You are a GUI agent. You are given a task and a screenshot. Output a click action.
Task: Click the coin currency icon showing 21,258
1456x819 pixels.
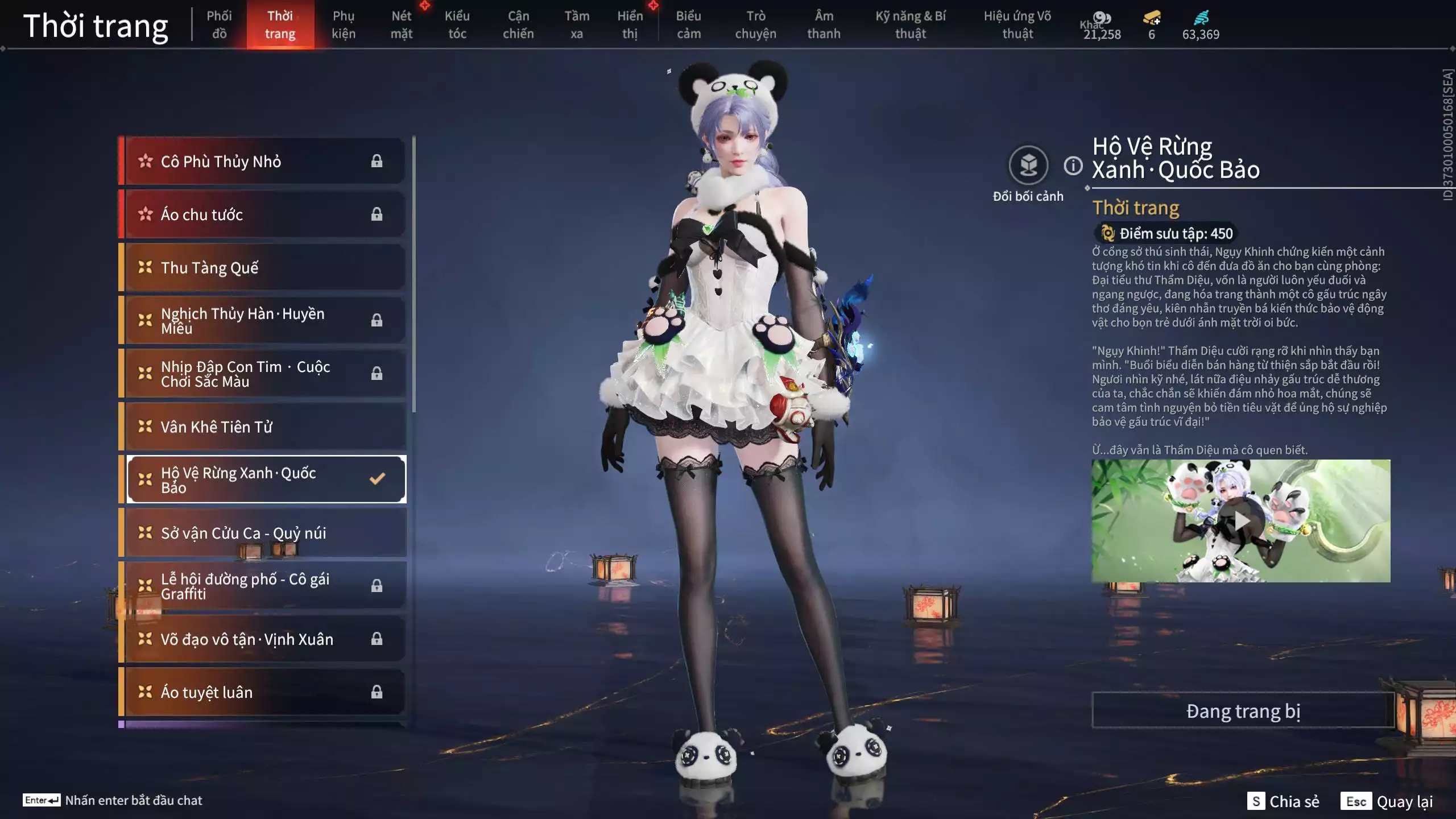pyautogui.click(x=1102, y=18)
